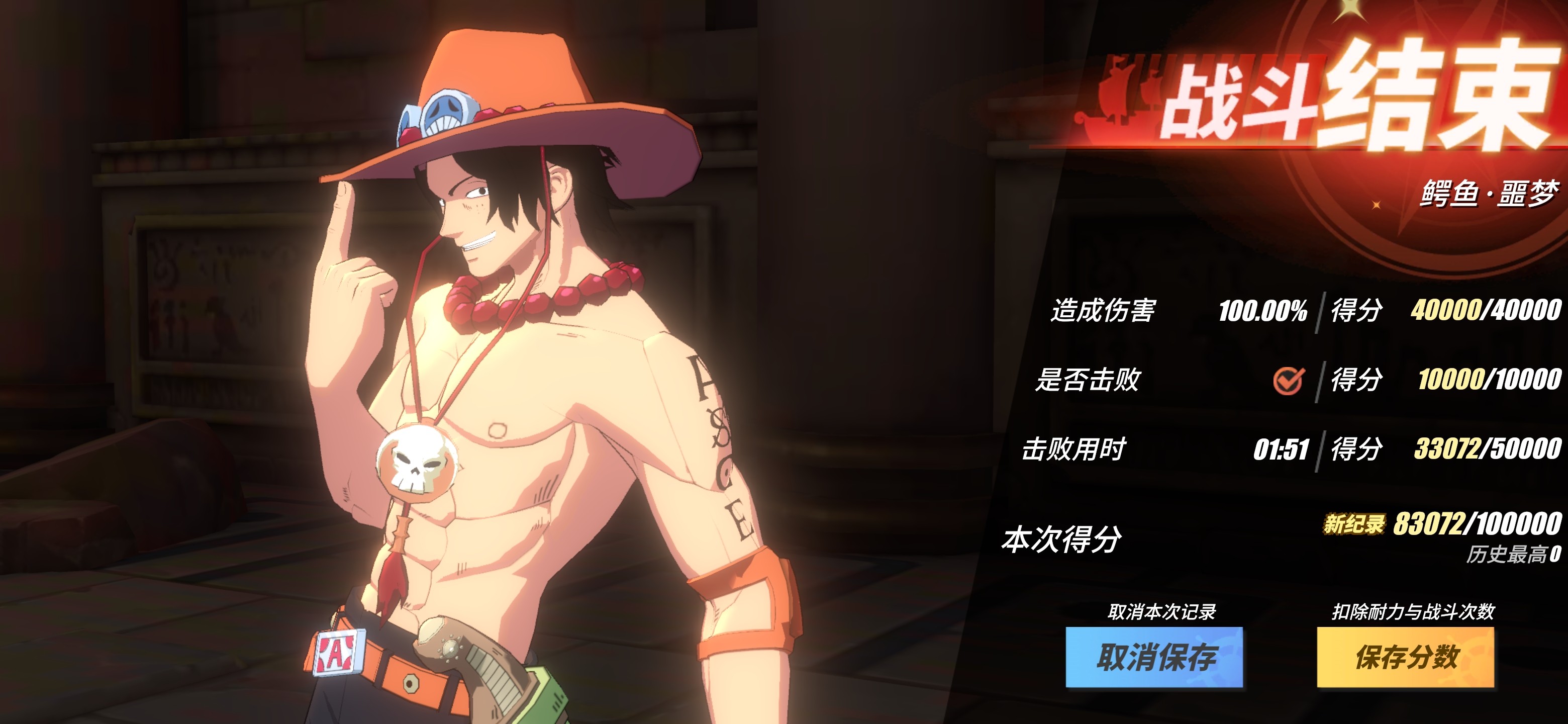This screenshot has width=1568, height=724.
Task: Click the blue 取消保存 button
Action: click(x=1154, y=657)
